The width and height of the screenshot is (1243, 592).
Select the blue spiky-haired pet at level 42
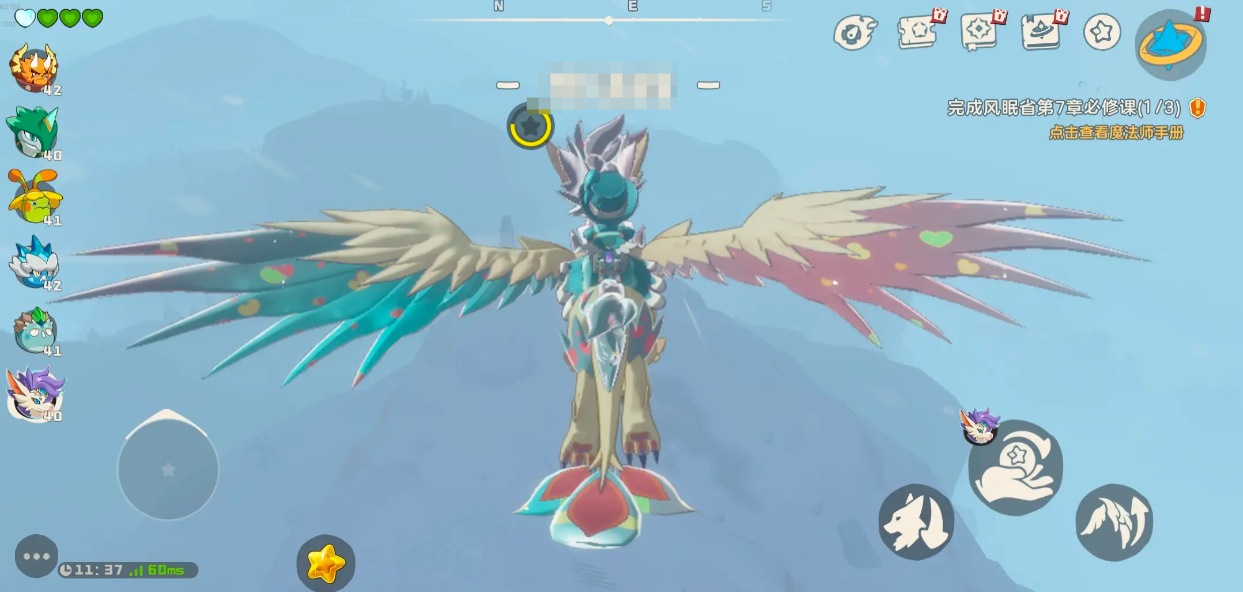tap(34, 263)
